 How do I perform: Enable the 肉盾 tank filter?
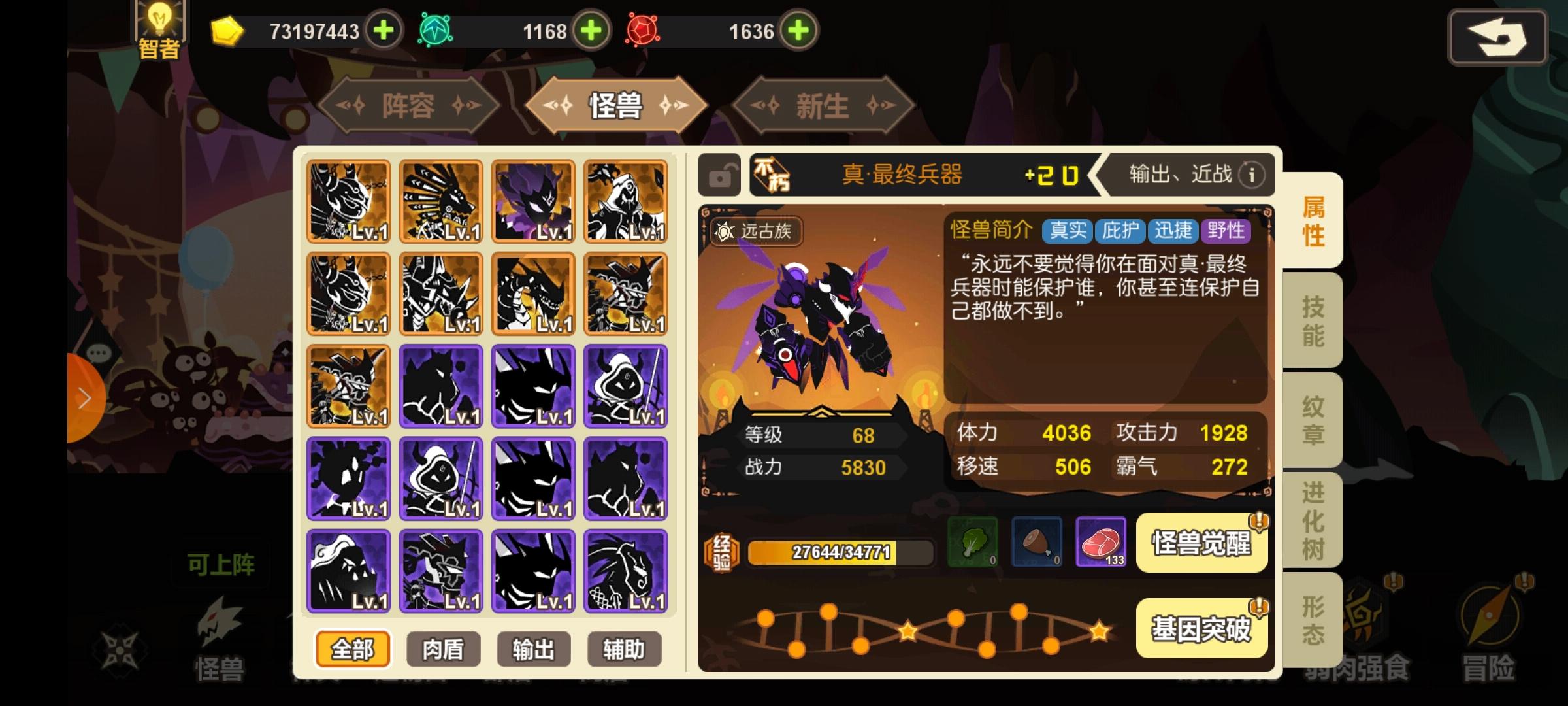pos(442,649)
